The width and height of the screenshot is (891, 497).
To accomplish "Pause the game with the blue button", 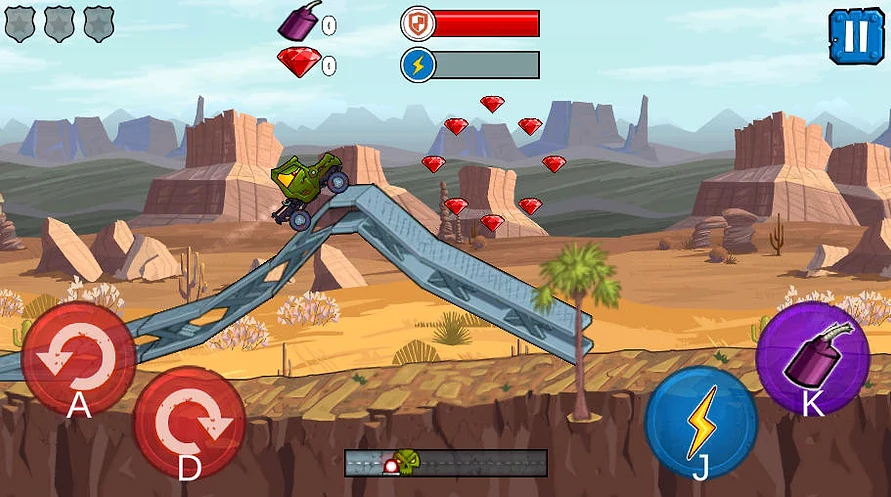I will click(856, 36).
